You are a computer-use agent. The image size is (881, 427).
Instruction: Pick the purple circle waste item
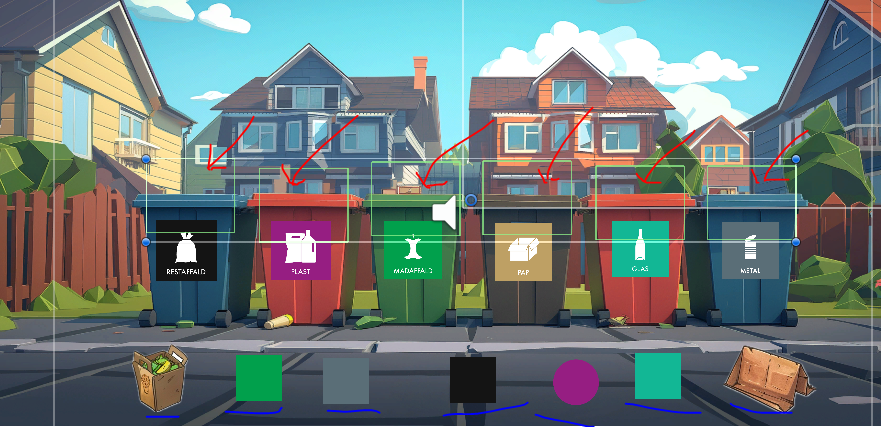[x=575, y=382]
